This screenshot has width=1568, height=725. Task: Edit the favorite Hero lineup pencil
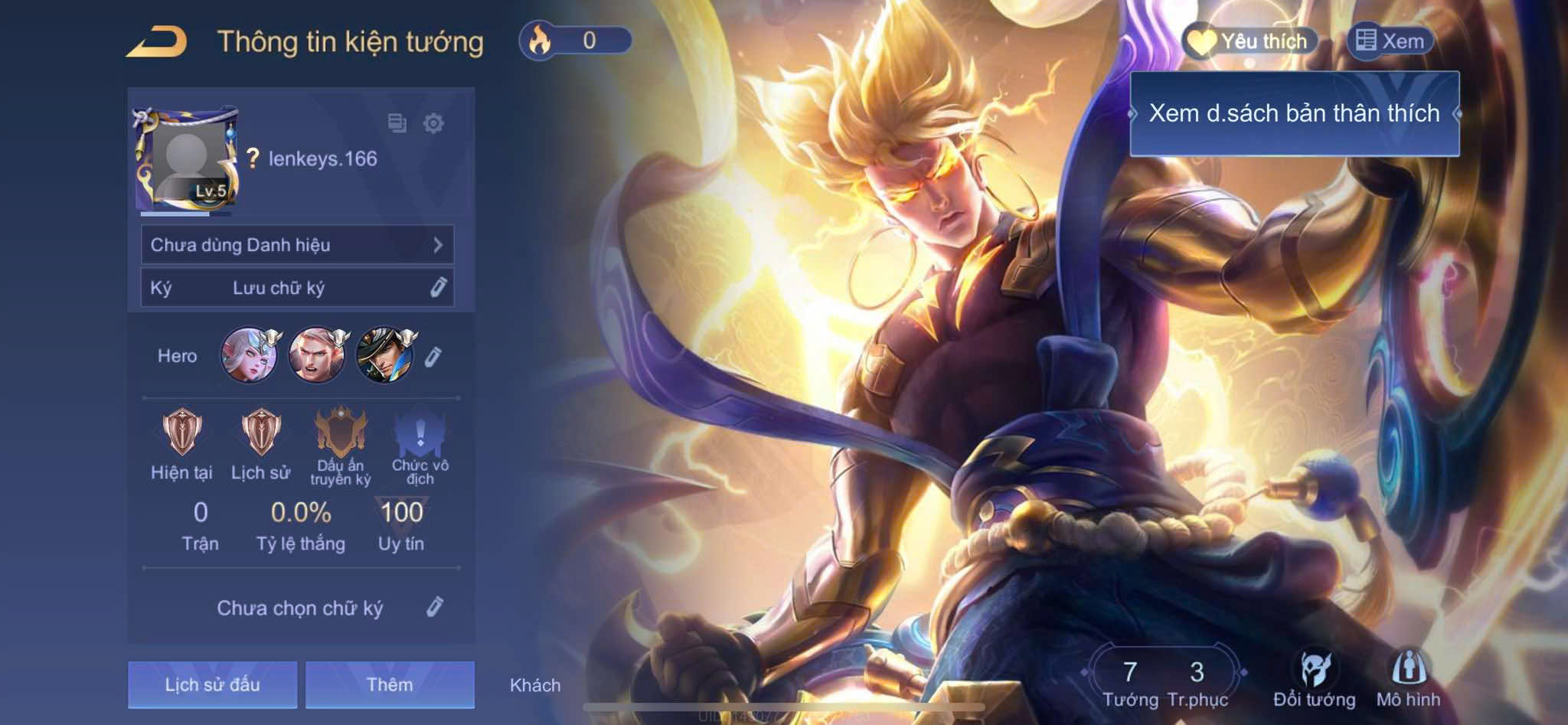[433, 356]
